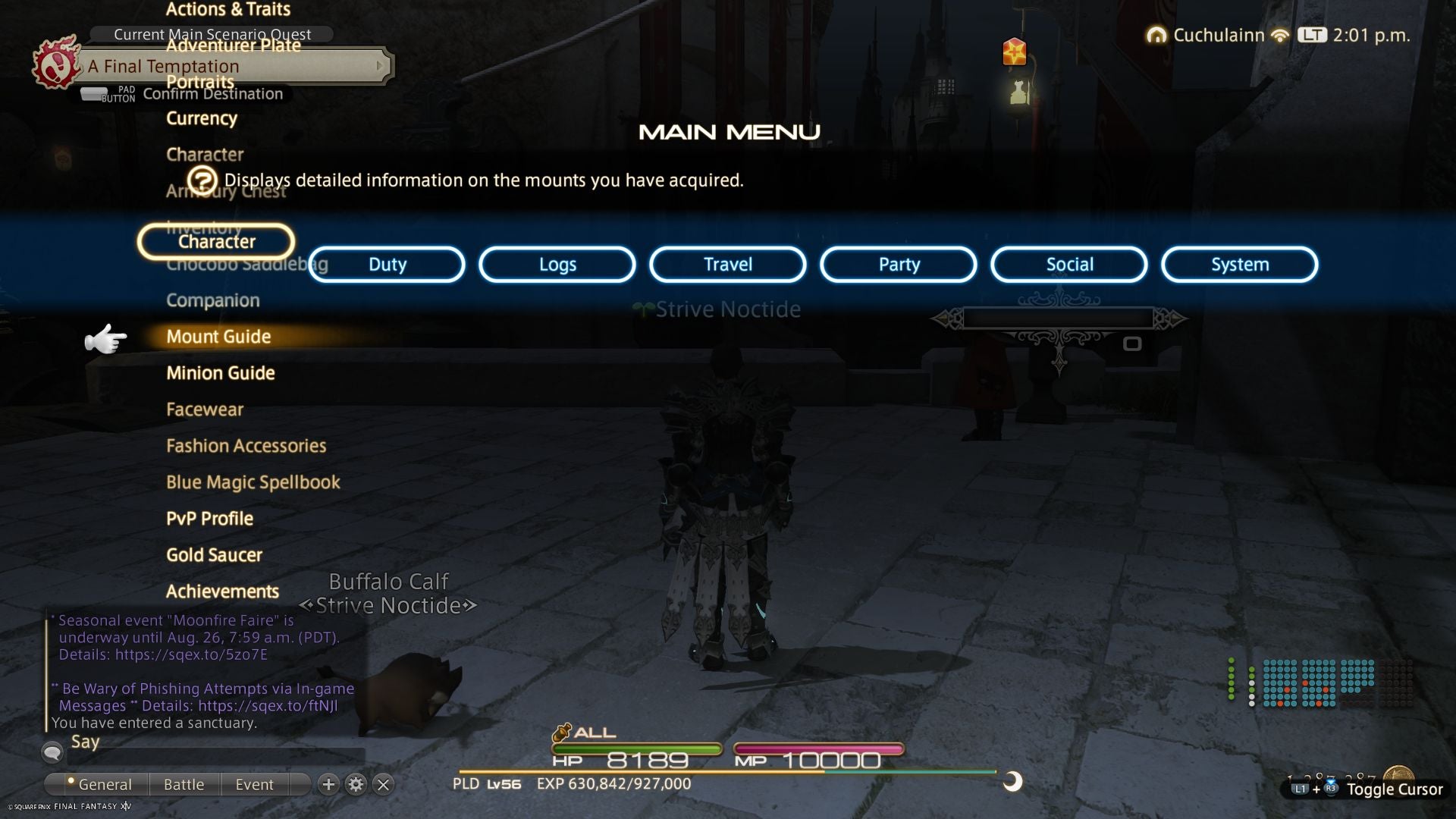
Task: Open the Mount Guide entry
Action: click(219, 337)
